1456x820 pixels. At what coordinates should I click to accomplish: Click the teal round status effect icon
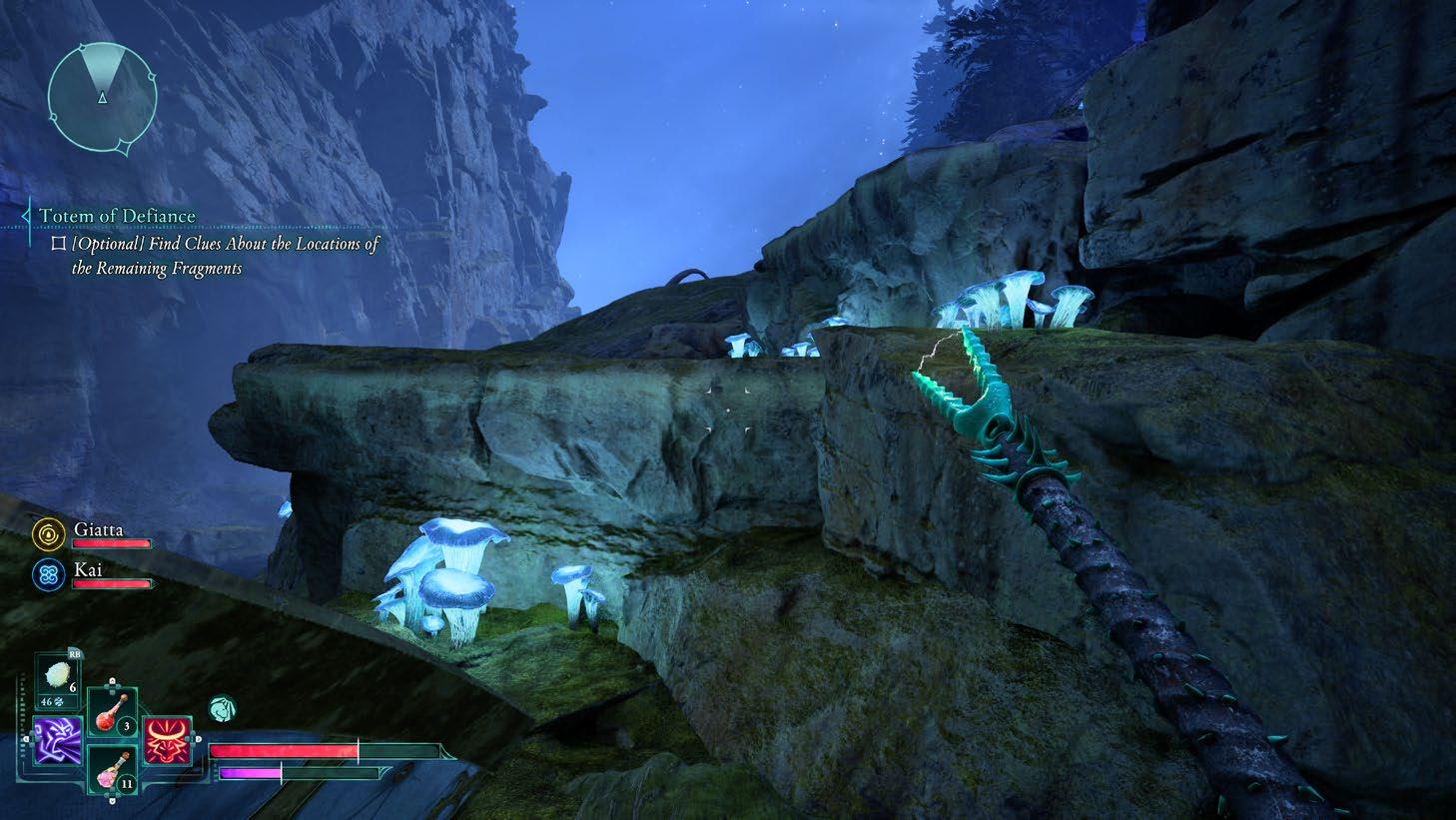[x=222, y=710]
